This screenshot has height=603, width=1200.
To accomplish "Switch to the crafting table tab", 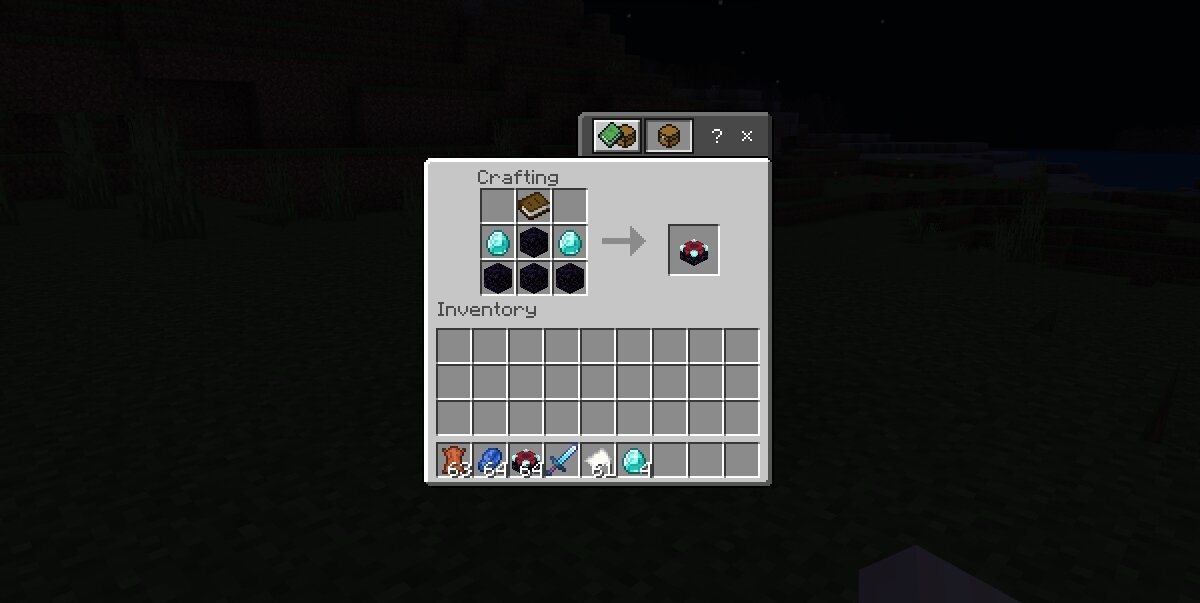I will click(x=668, y=136).
